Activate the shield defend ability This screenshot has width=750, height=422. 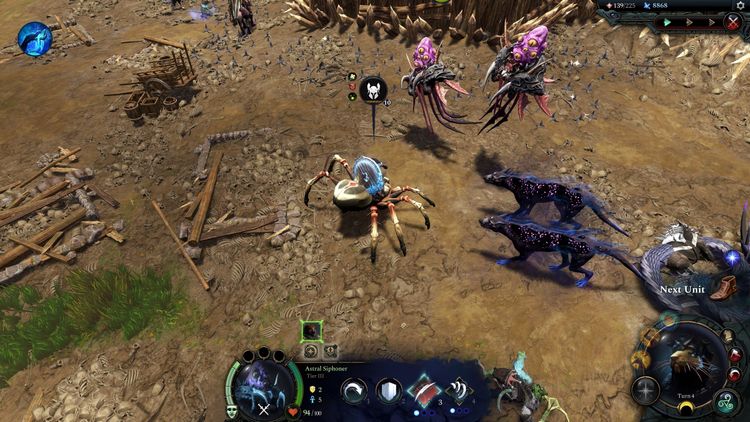point(388,390)
